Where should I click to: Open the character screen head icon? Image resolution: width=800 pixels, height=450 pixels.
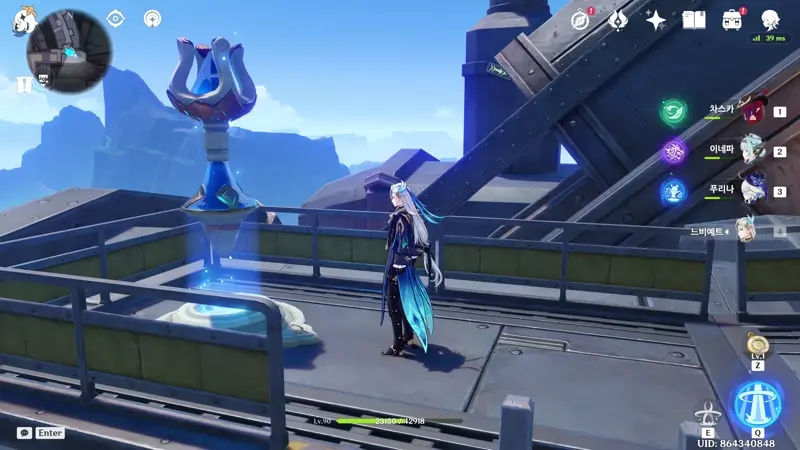tap(771, 19)
